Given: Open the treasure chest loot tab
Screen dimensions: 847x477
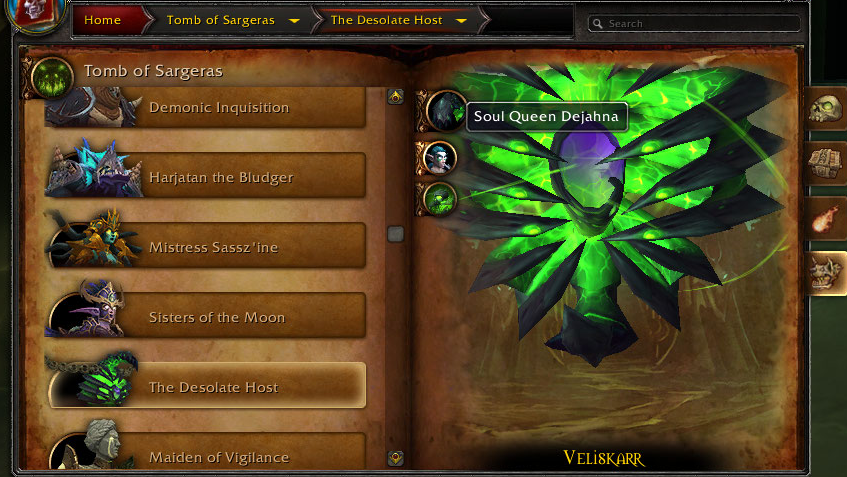Looking at the screenshot, I should [x=827, y=163].
